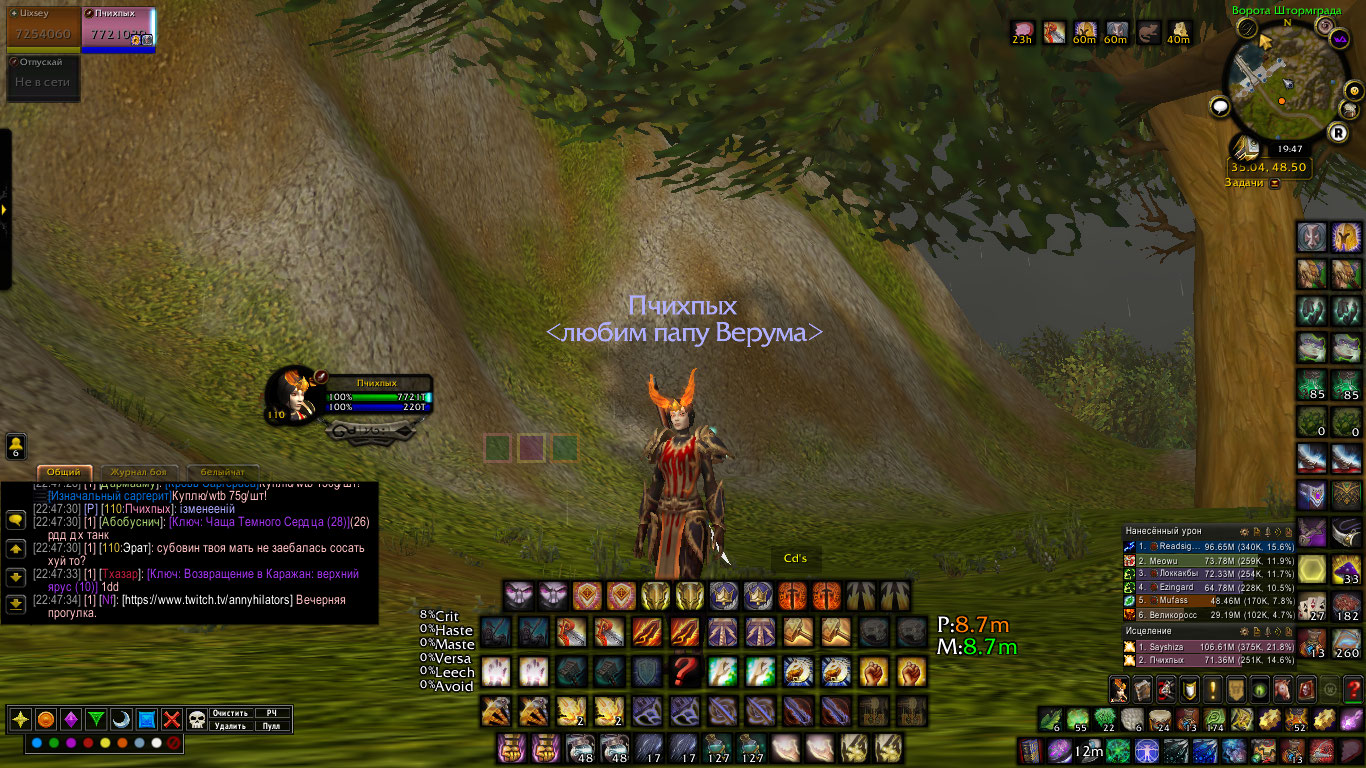
Task: Set the skull raid target marker
Action: (197, 719)
